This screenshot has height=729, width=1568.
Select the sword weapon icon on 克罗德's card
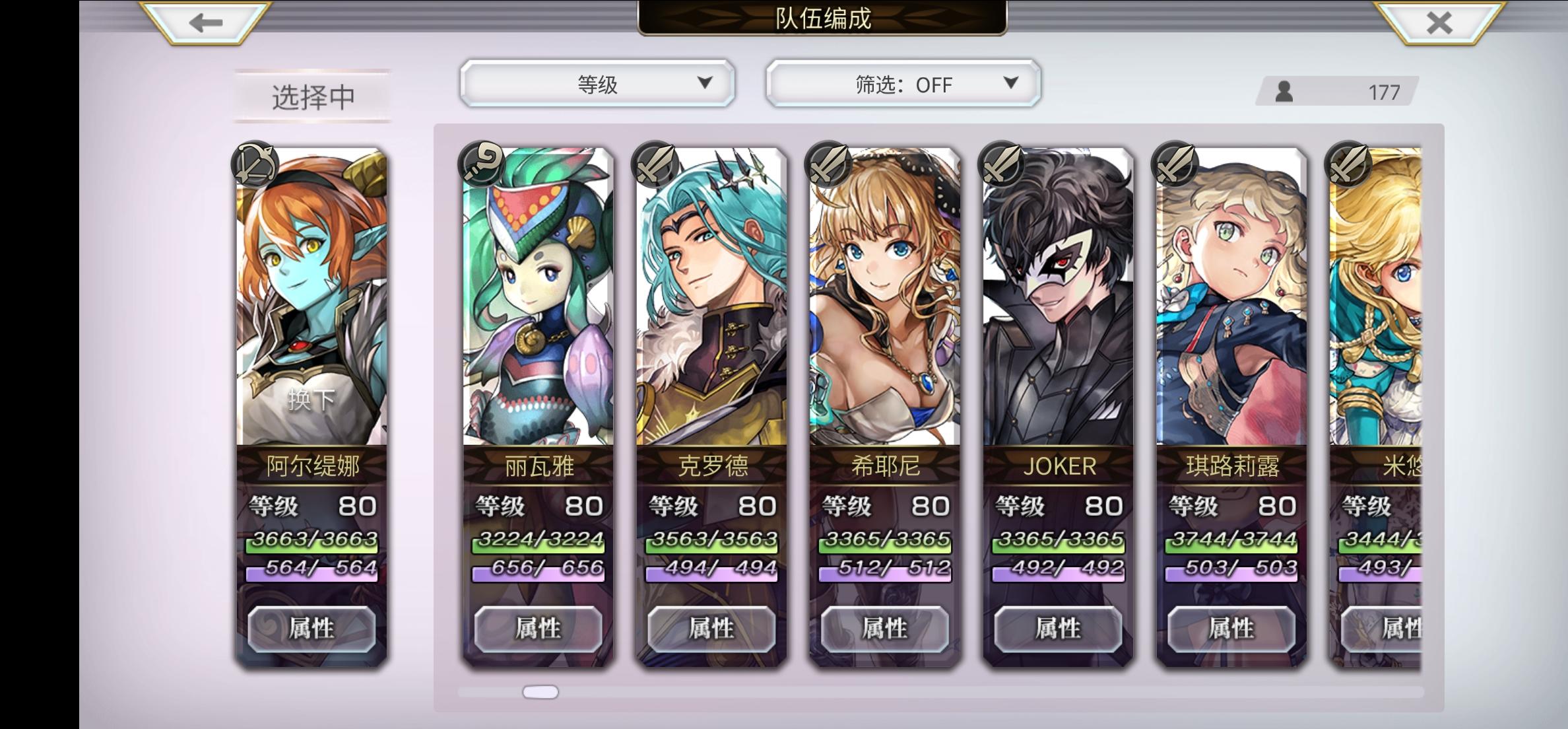656,165
